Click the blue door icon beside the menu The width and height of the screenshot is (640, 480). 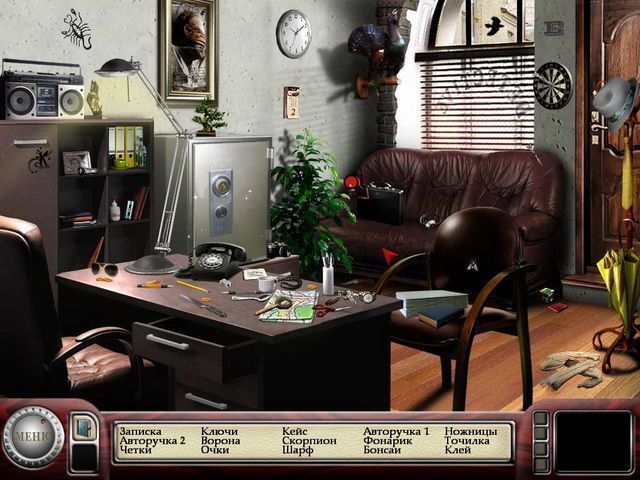pyautogui.click(x=84, y=427)
